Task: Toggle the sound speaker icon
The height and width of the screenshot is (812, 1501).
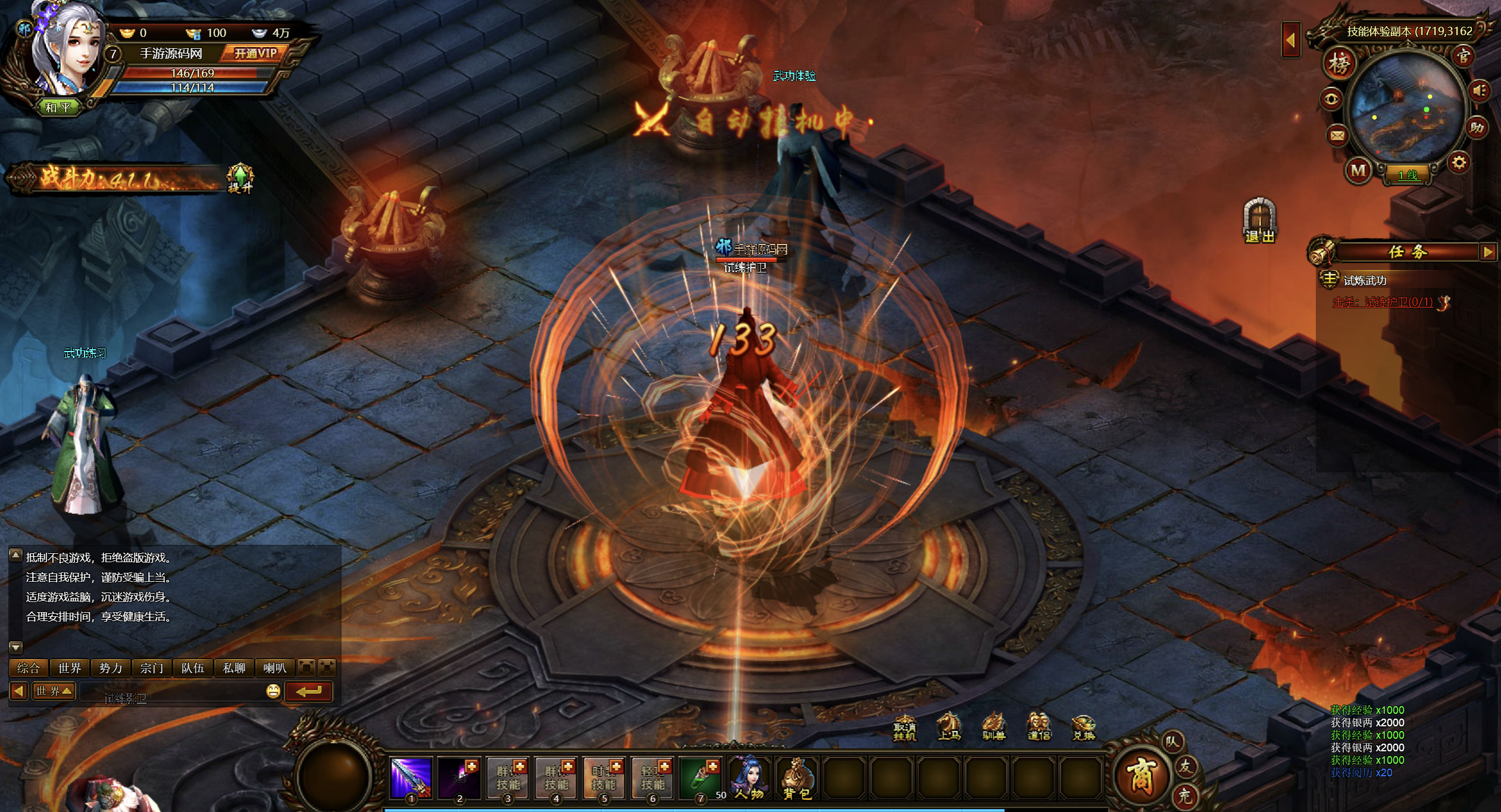Action: pyautogui.click(x=1480, y=91)
